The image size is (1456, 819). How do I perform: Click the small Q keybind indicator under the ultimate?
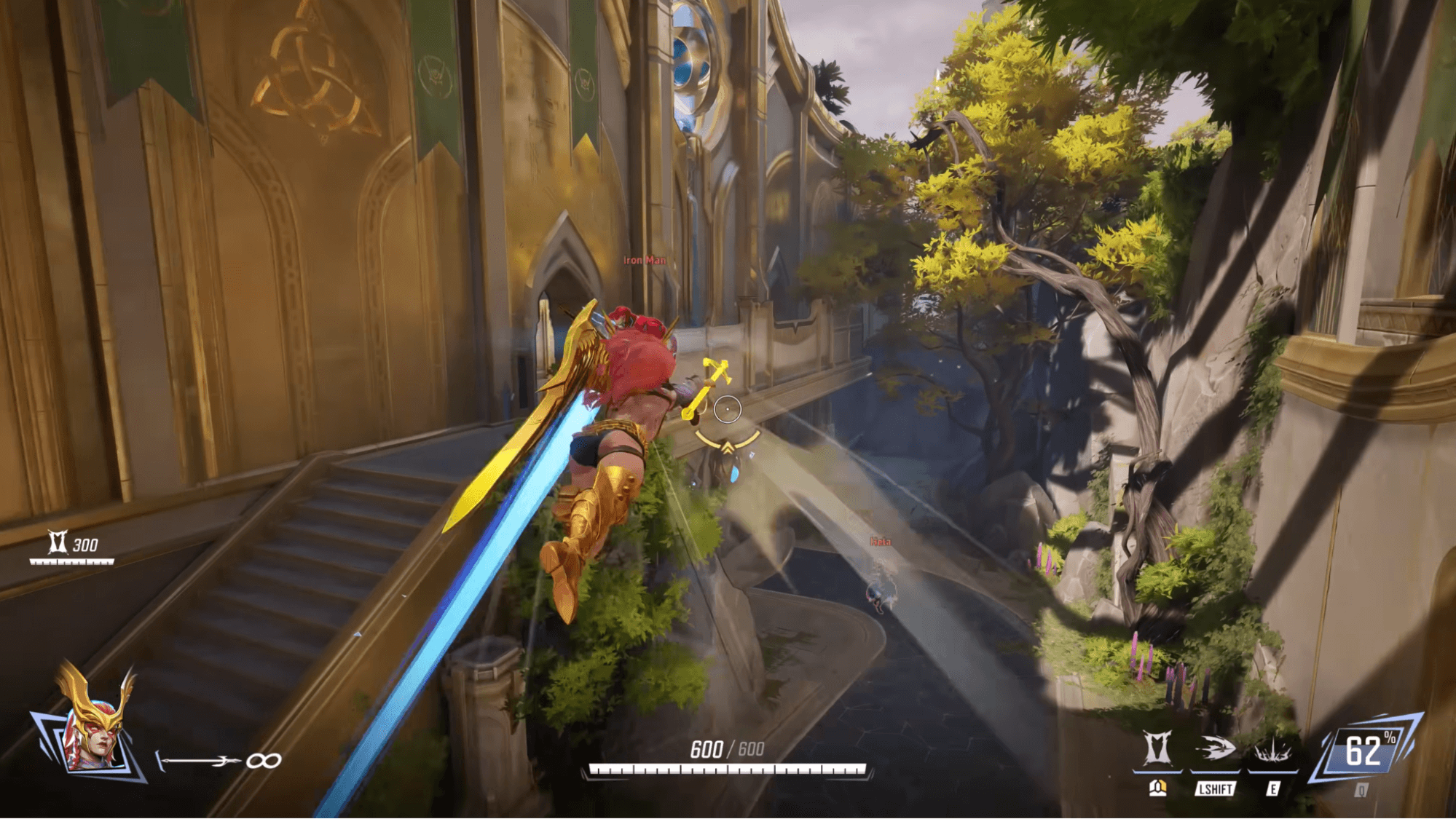[1361, 790]
